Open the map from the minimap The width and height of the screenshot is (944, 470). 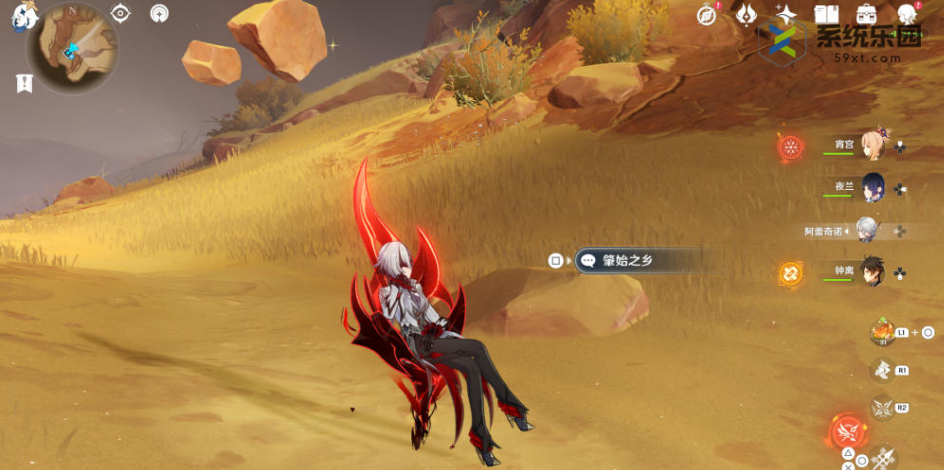coord(73,48)
